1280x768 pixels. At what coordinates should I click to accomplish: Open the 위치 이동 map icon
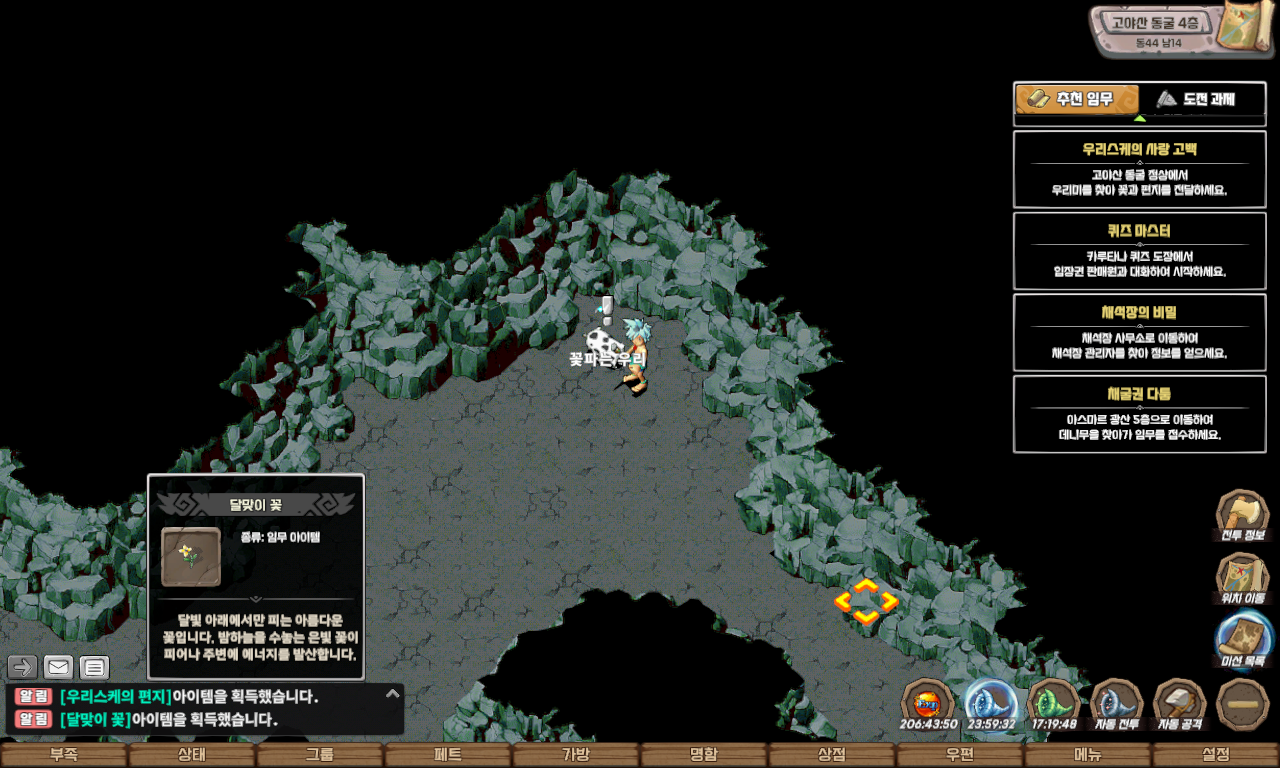point(1242,578)
